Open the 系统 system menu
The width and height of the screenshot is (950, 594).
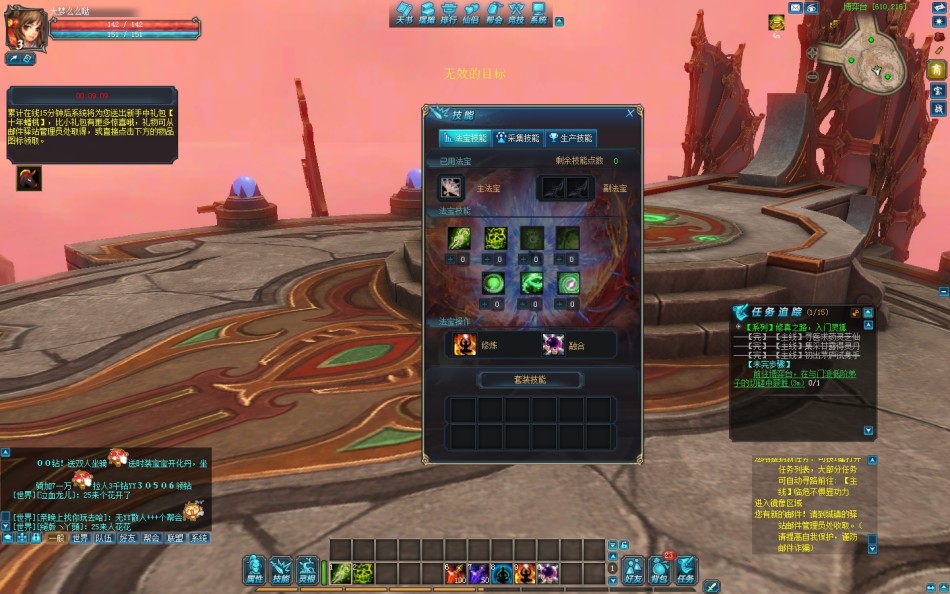[x=539, y=14]
